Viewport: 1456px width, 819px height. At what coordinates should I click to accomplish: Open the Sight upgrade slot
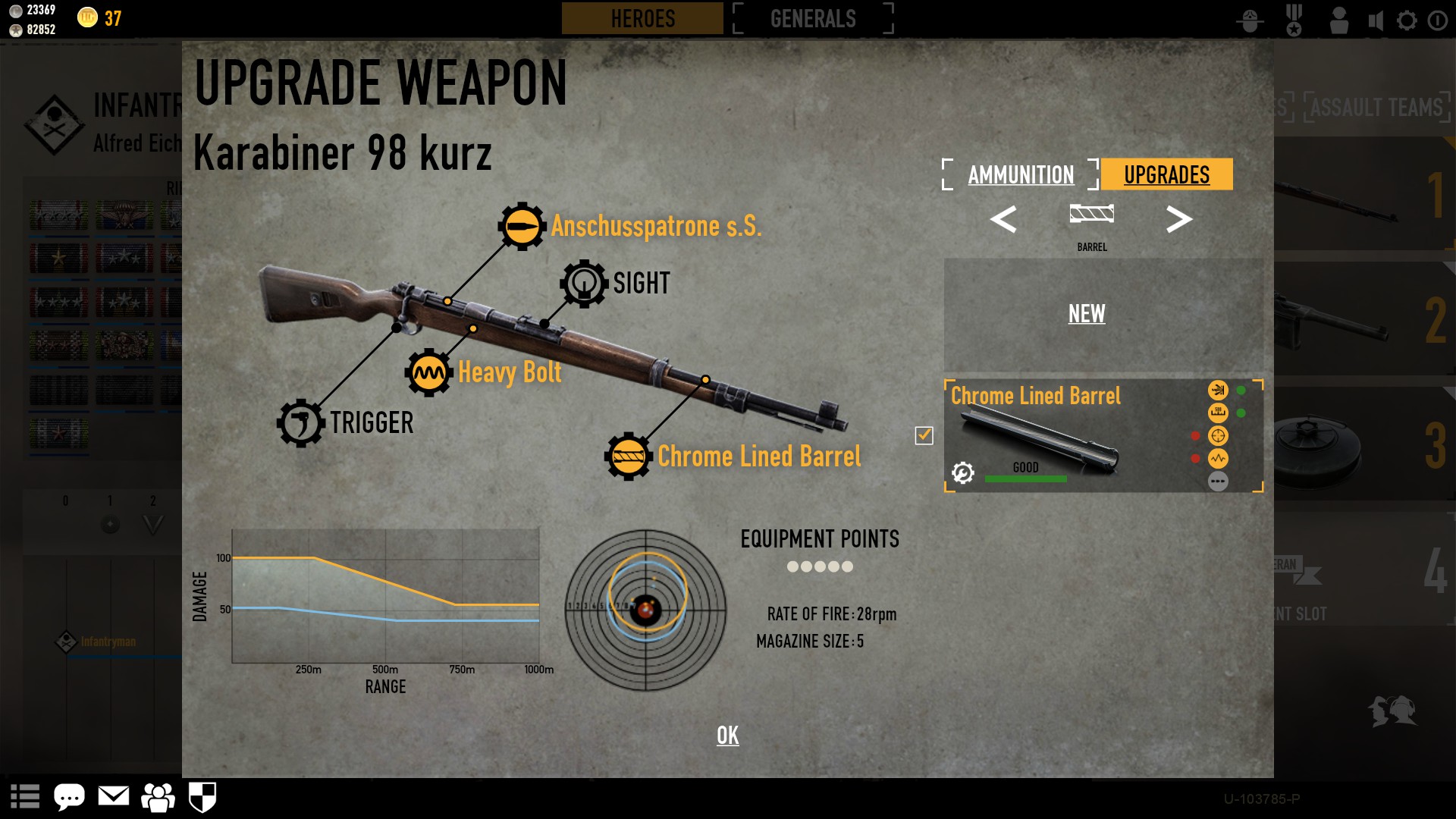pos(584,284)
